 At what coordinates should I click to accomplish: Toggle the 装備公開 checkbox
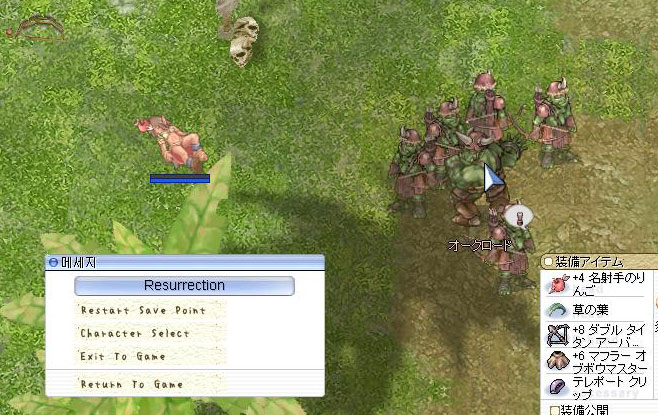click(x=554, y=408)
